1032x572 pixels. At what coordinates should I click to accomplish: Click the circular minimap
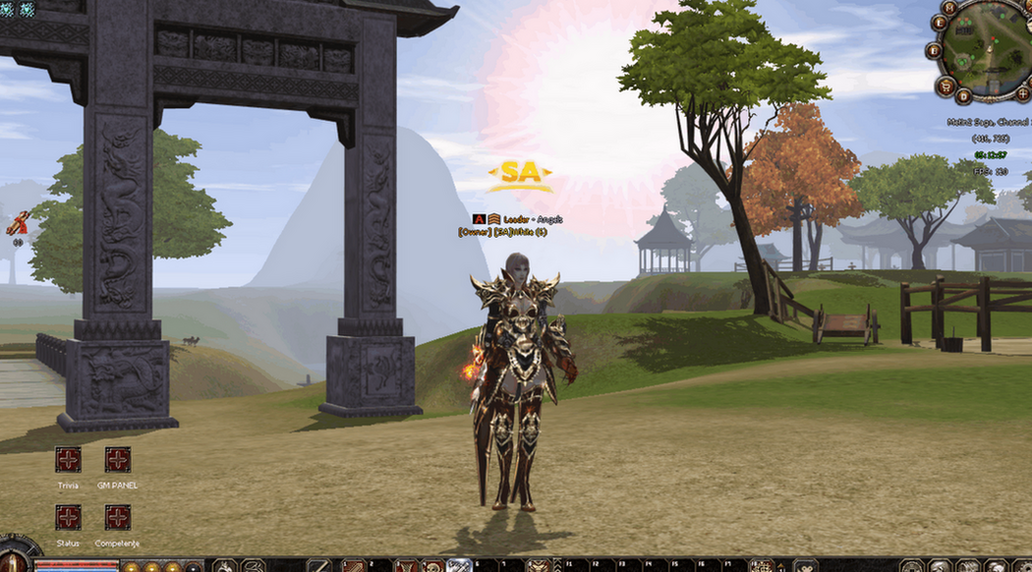pyautogui.click(x=988, y=51)
